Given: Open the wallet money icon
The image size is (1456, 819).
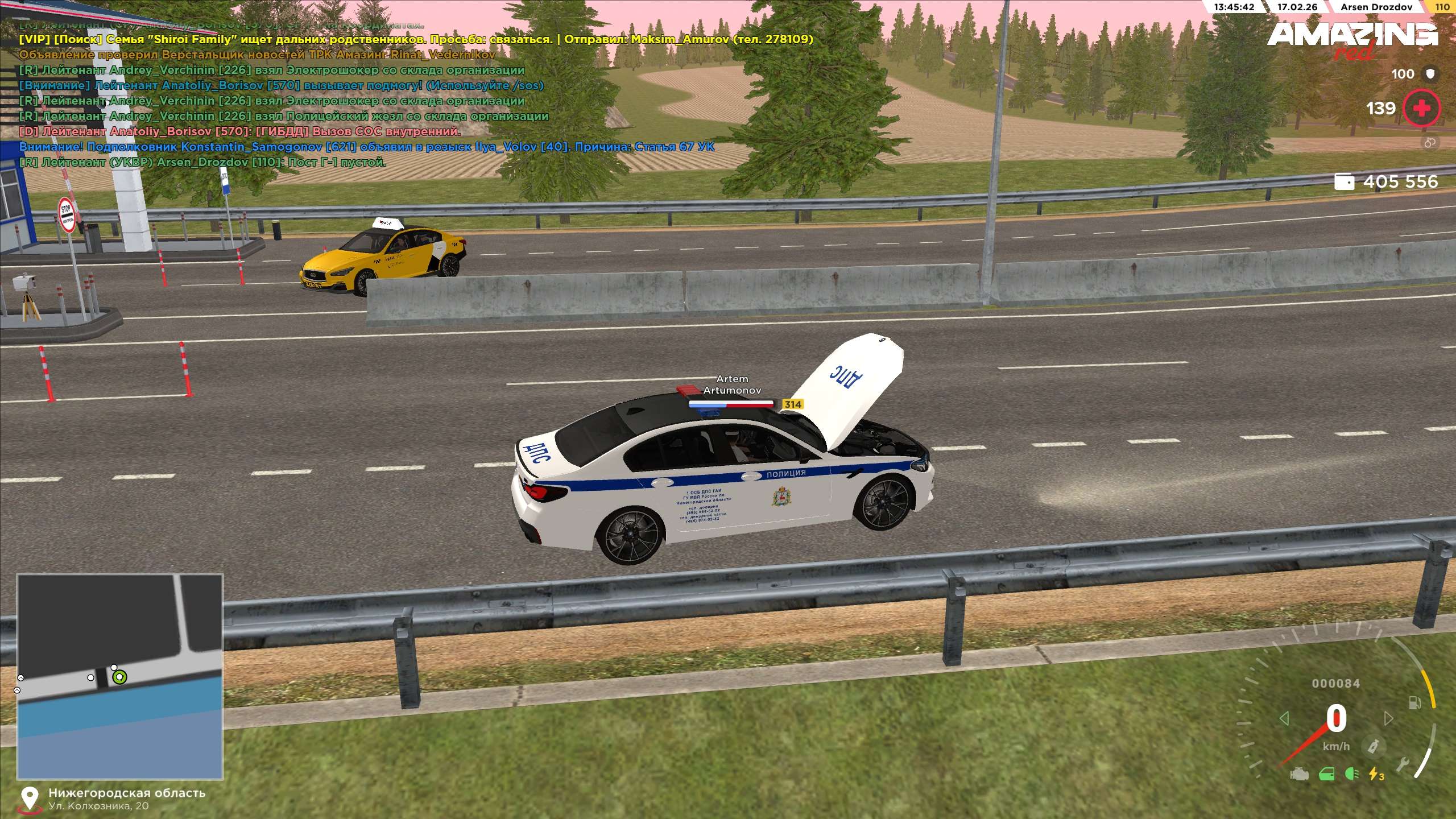Looking at the screenshot, I should (x=1344, y=182).
